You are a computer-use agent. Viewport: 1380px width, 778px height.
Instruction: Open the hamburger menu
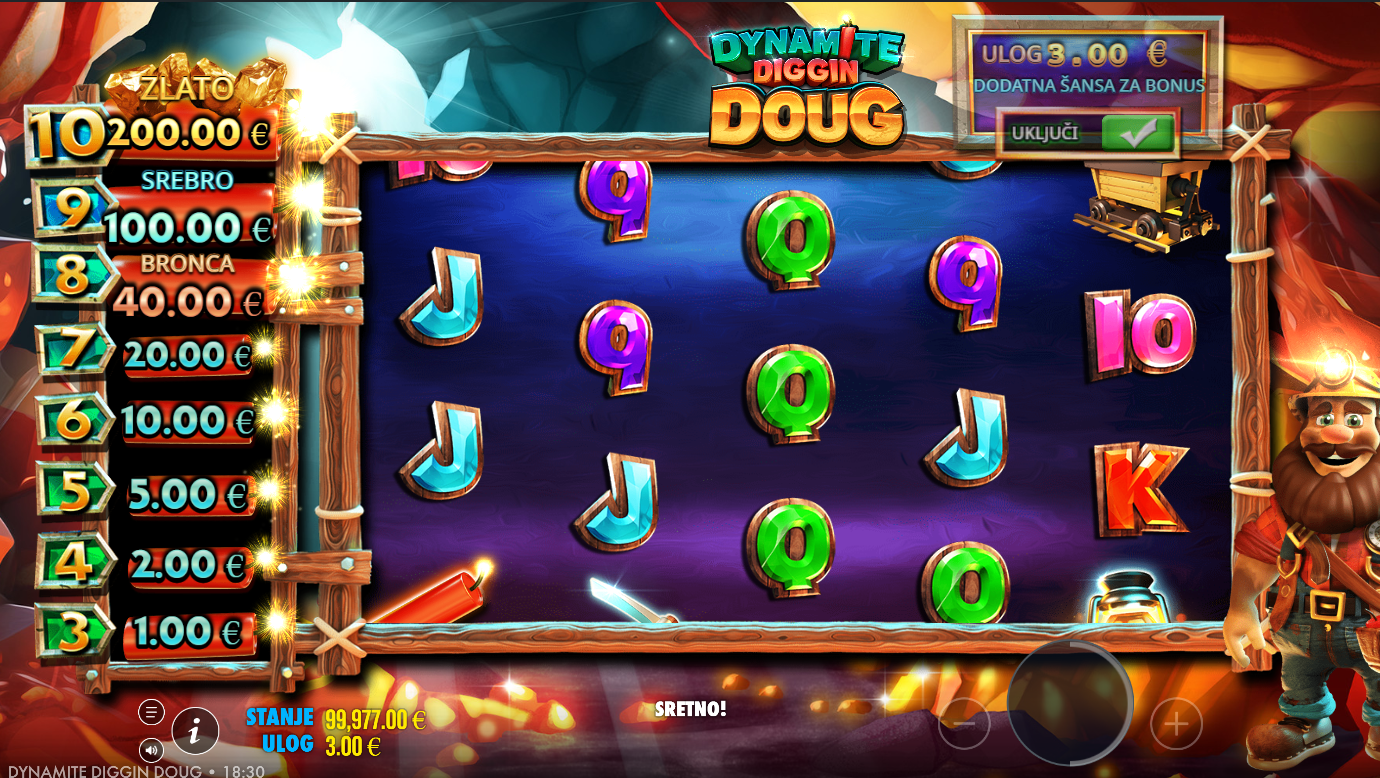[151, 712]
